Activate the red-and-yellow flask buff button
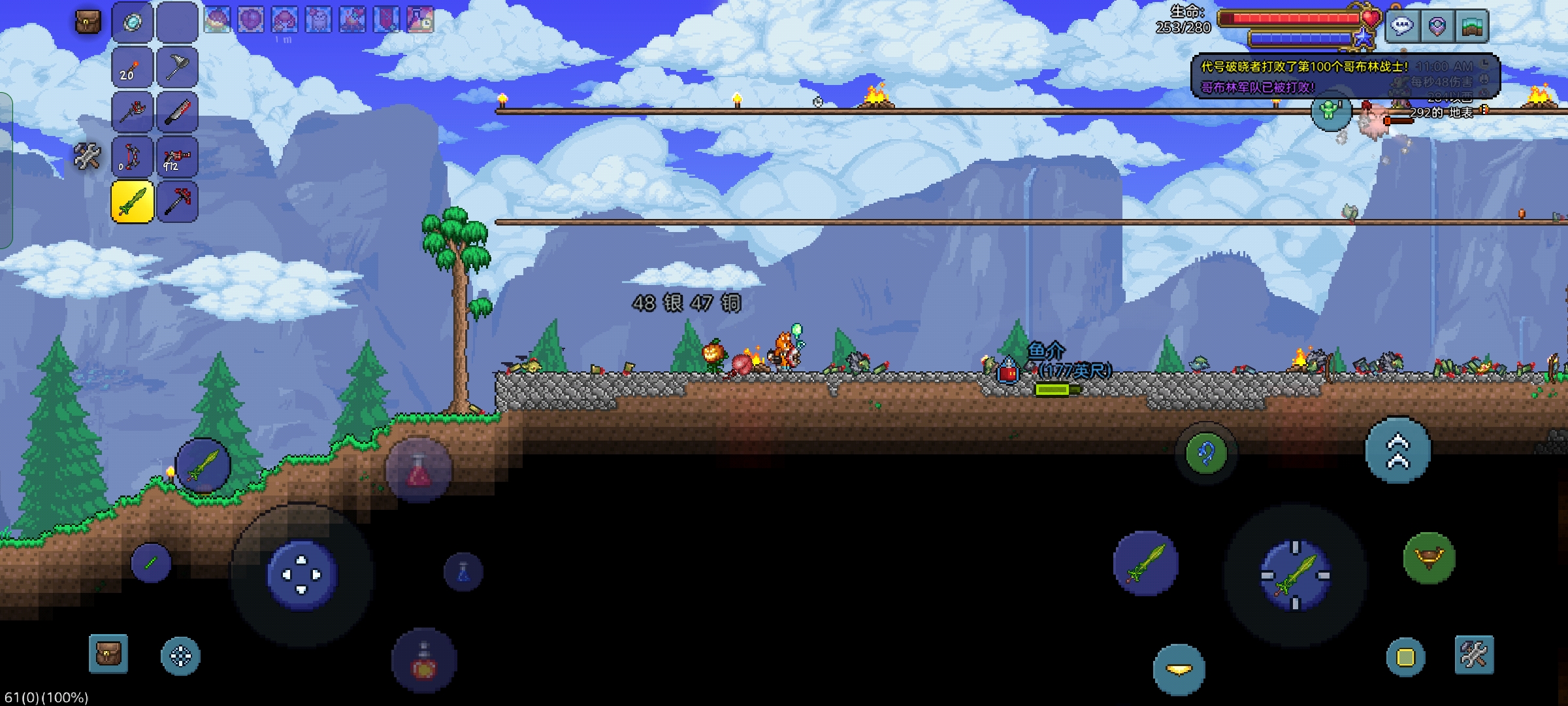 coord(424,660)
